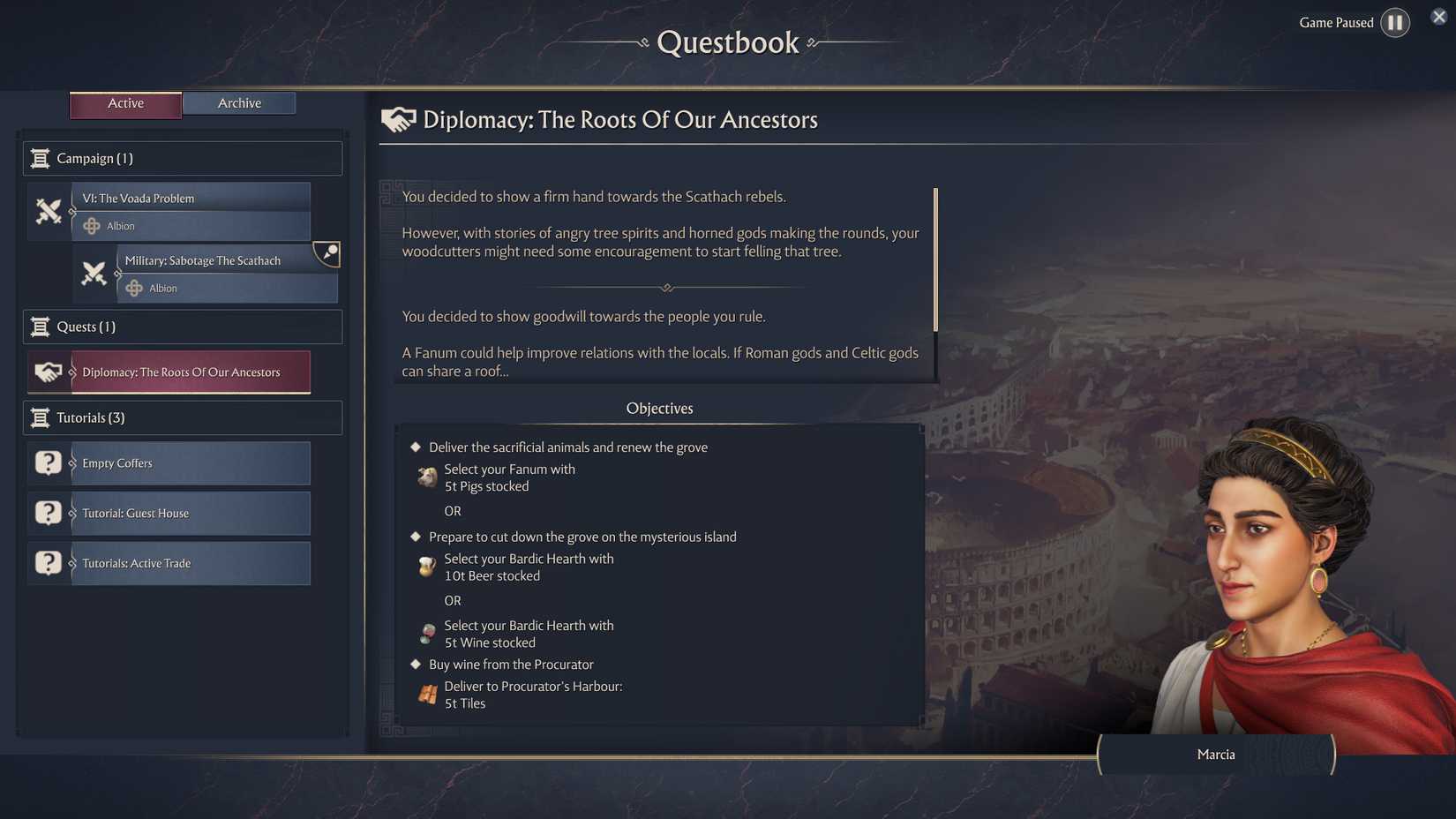Click the shield marker on Military: Sabotage The Scathach

coord(326,255)
